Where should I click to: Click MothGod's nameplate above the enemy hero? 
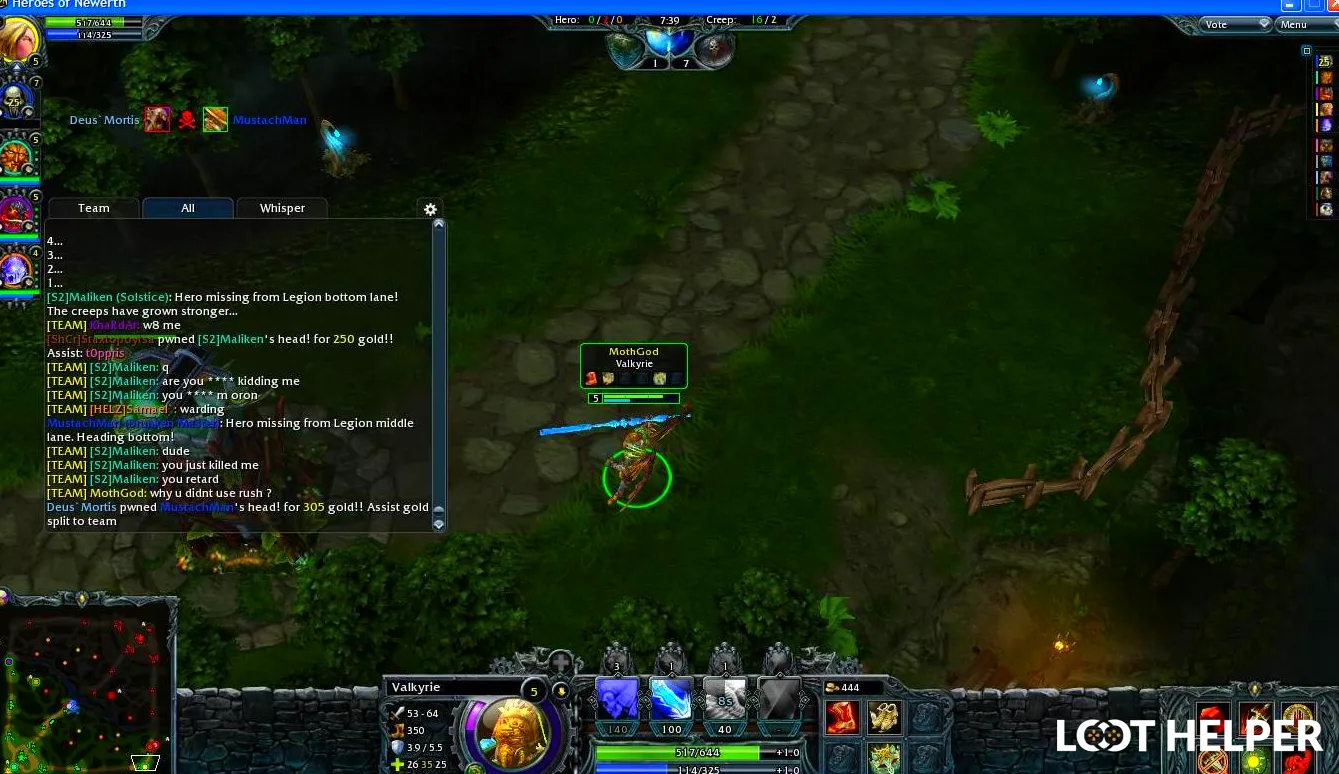pos(633,352)
